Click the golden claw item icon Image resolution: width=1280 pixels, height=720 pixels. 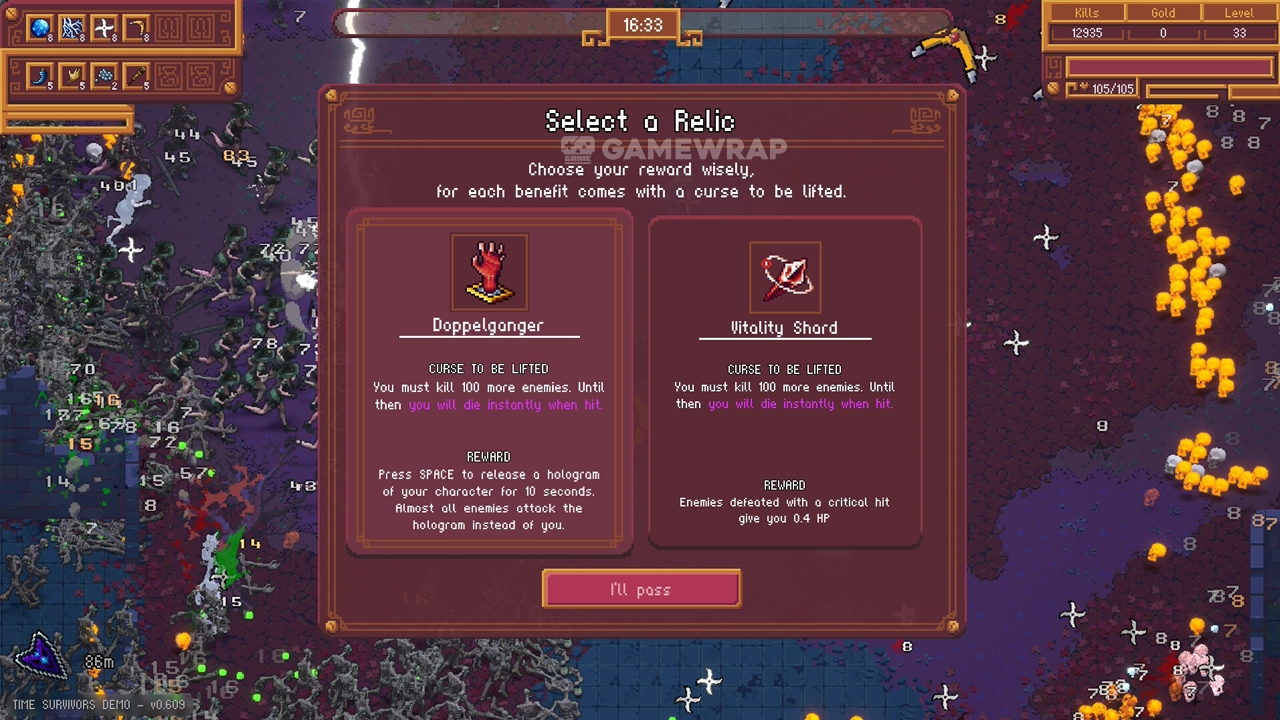click(72, 75)
